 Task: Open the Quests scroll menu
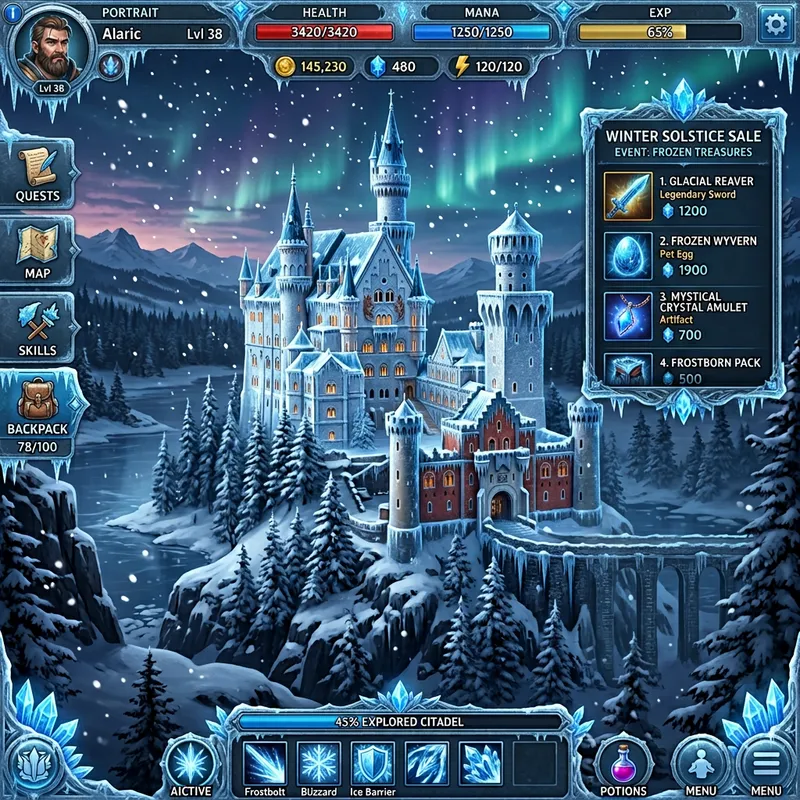(x=38, y=174)
